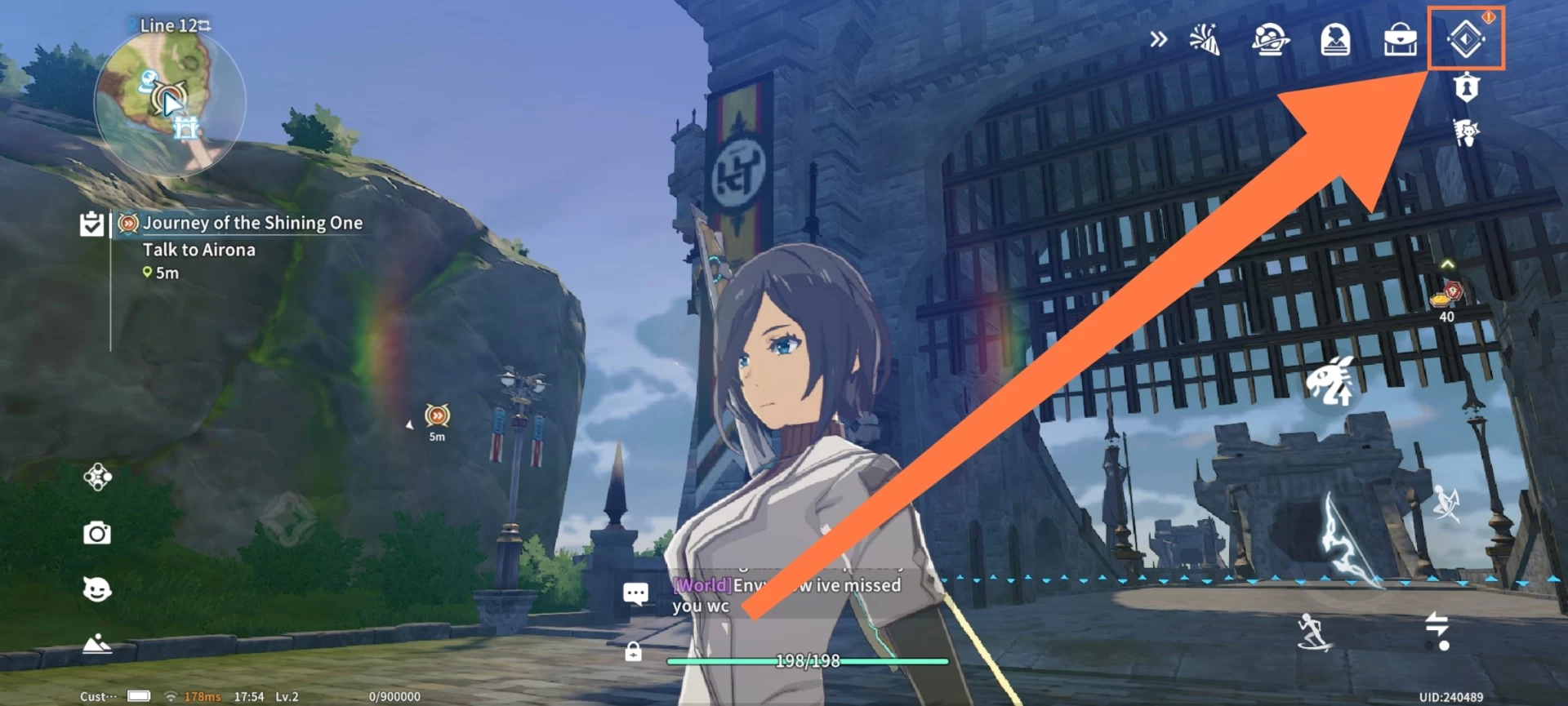Tap the mountain scenery icon

point(97,644)
